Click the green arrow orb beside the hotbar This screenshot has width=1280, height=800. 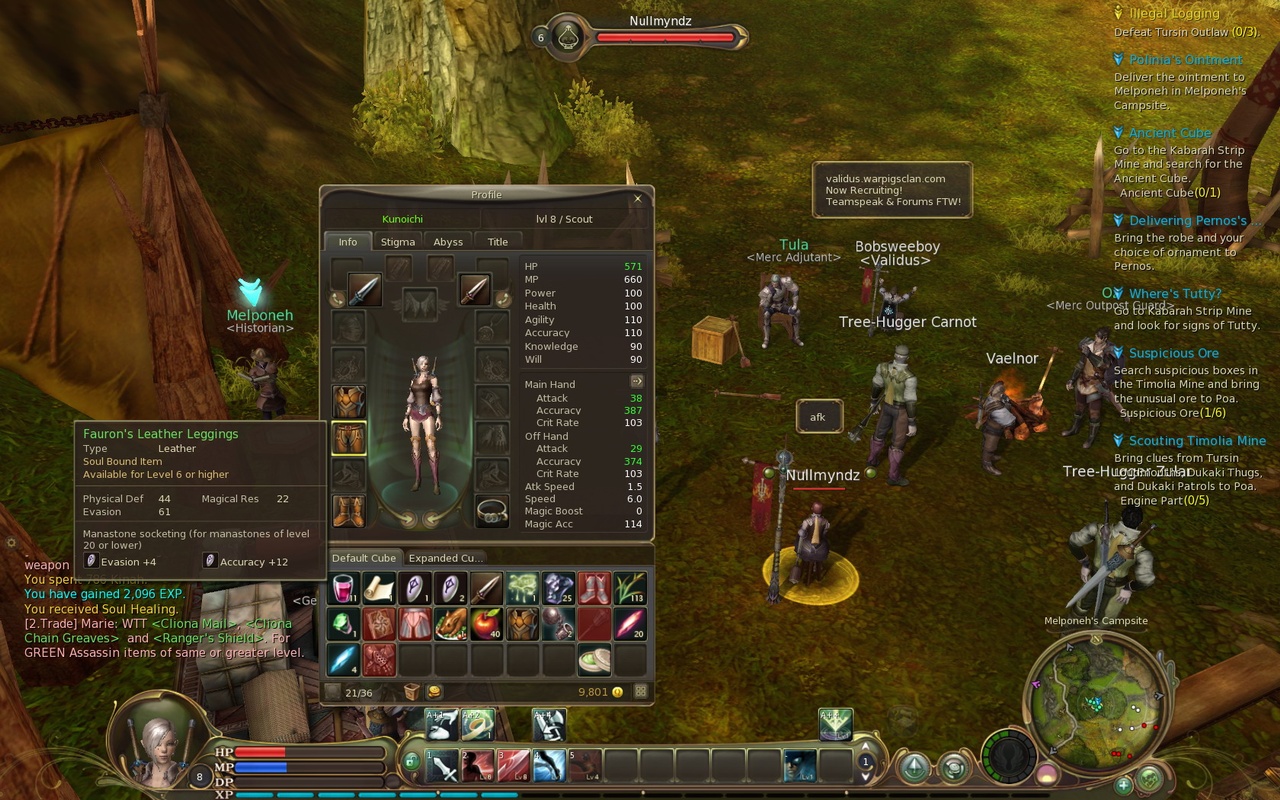(x=914, y=767)
